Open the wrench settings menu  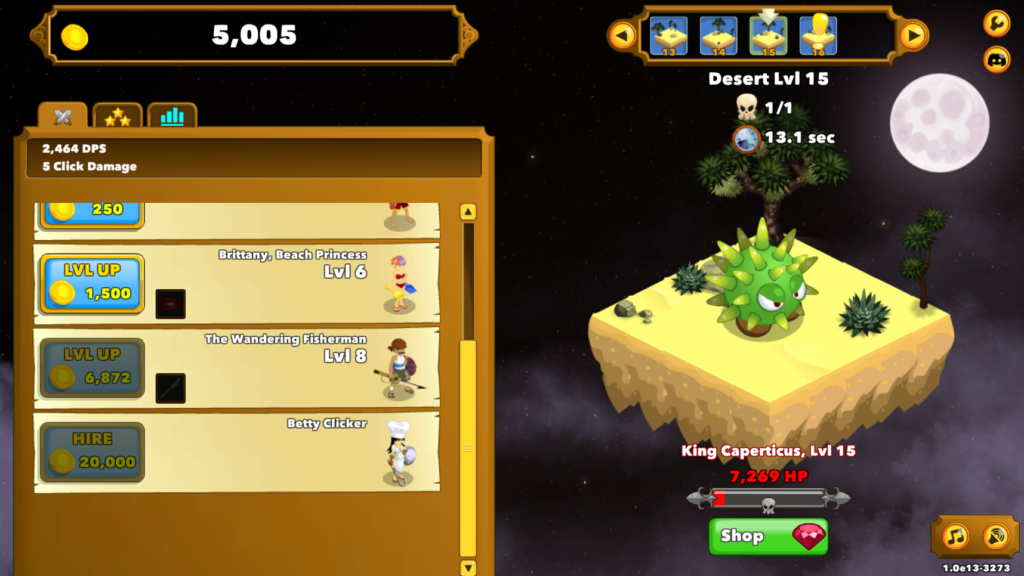996,22
